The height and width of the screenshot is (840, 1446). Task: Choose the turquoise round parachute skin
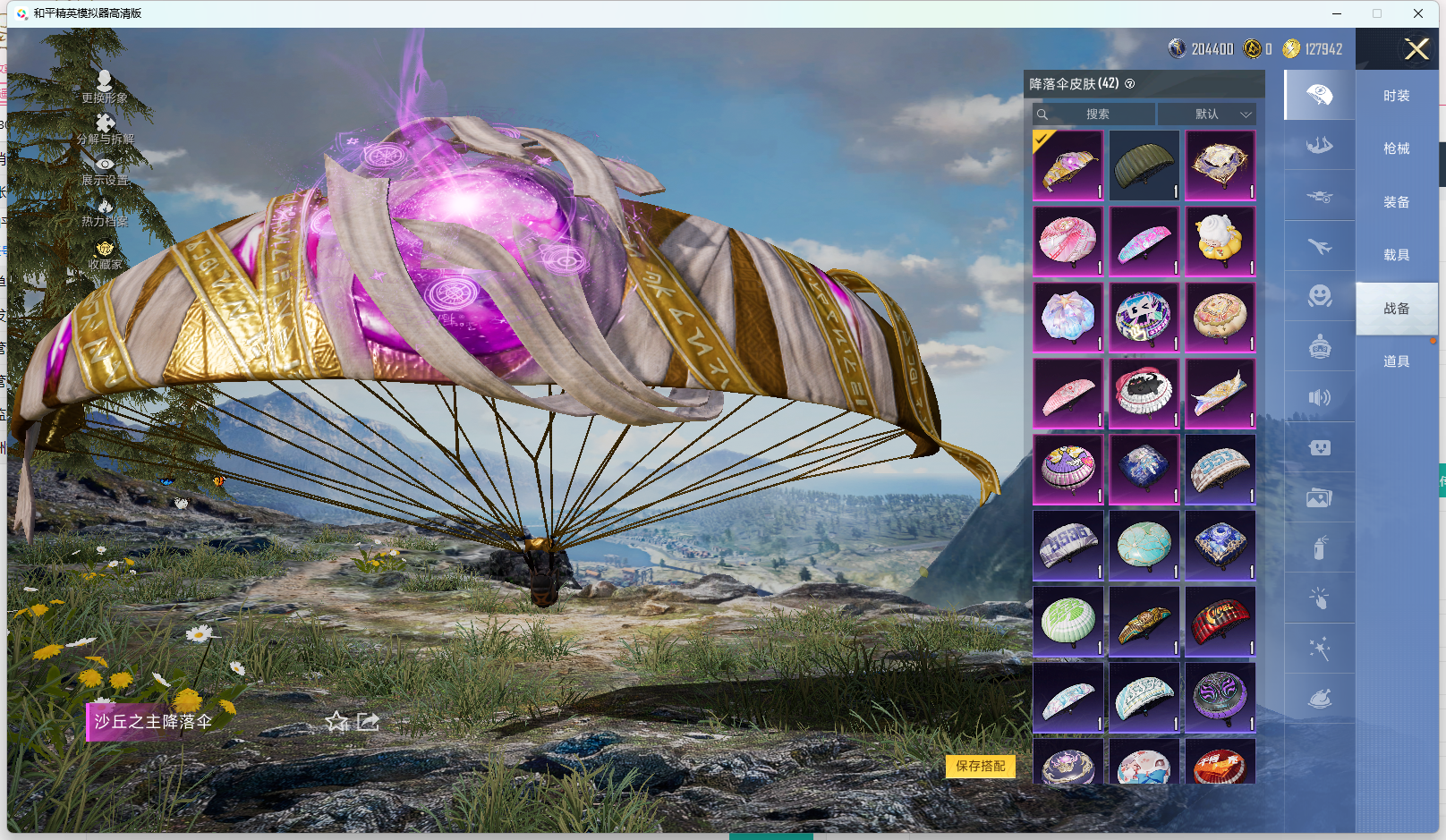pos(1144,545)
